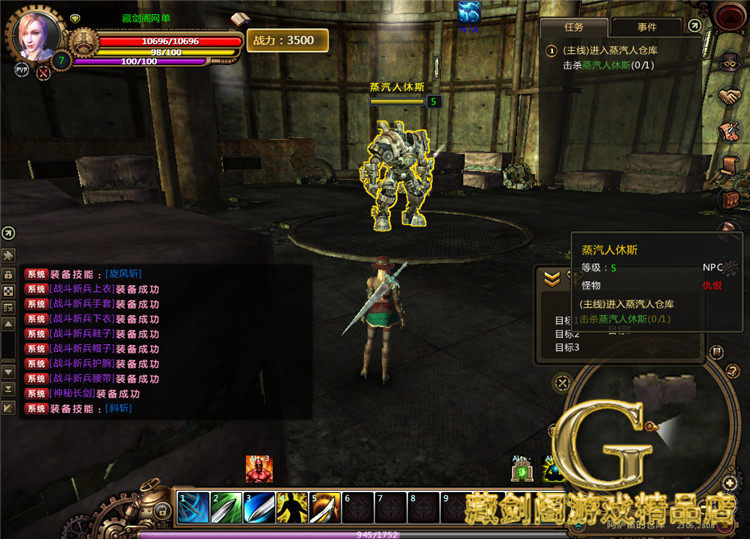Open the scroll icon in side menu

tap(729, 165)
